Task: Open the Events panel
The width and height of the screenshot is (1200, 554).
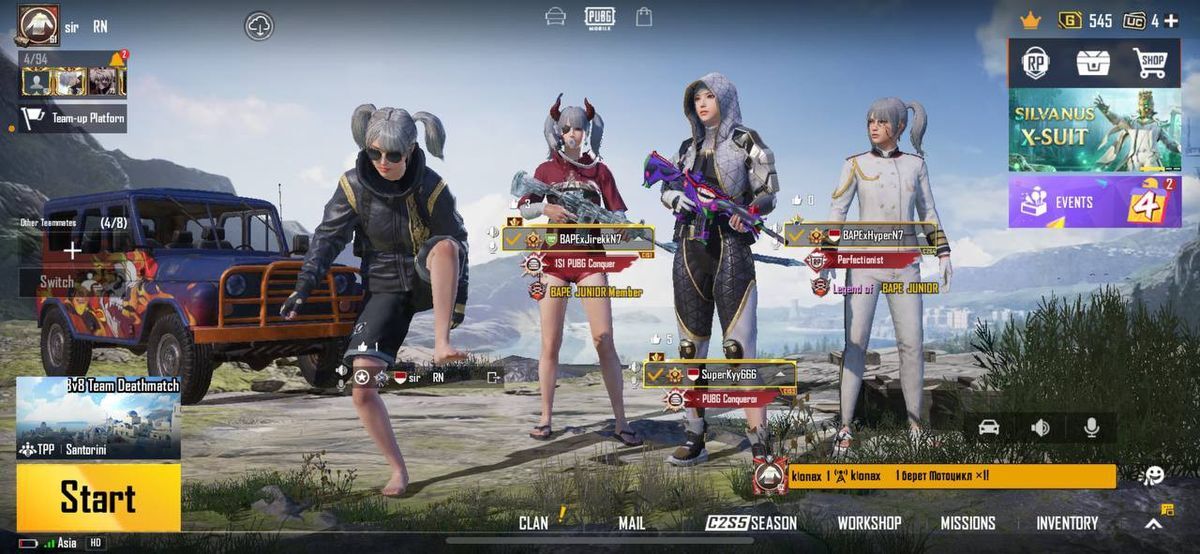Action: (1094, 201)
